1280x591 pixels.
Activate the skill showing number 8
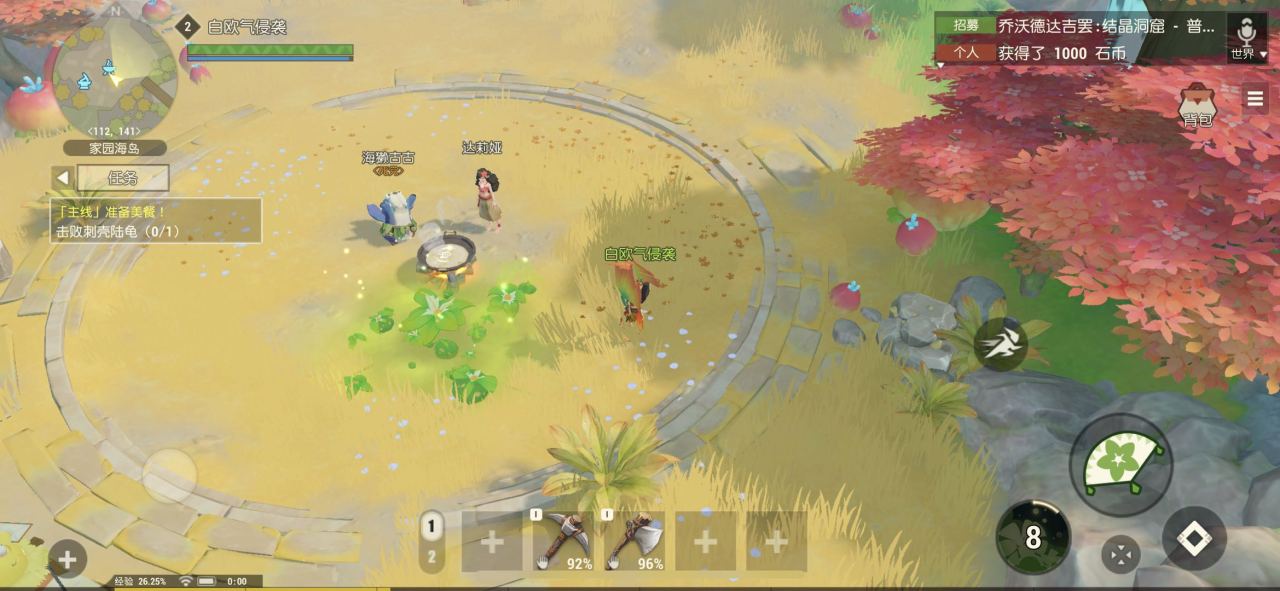tap(1033, 538)
